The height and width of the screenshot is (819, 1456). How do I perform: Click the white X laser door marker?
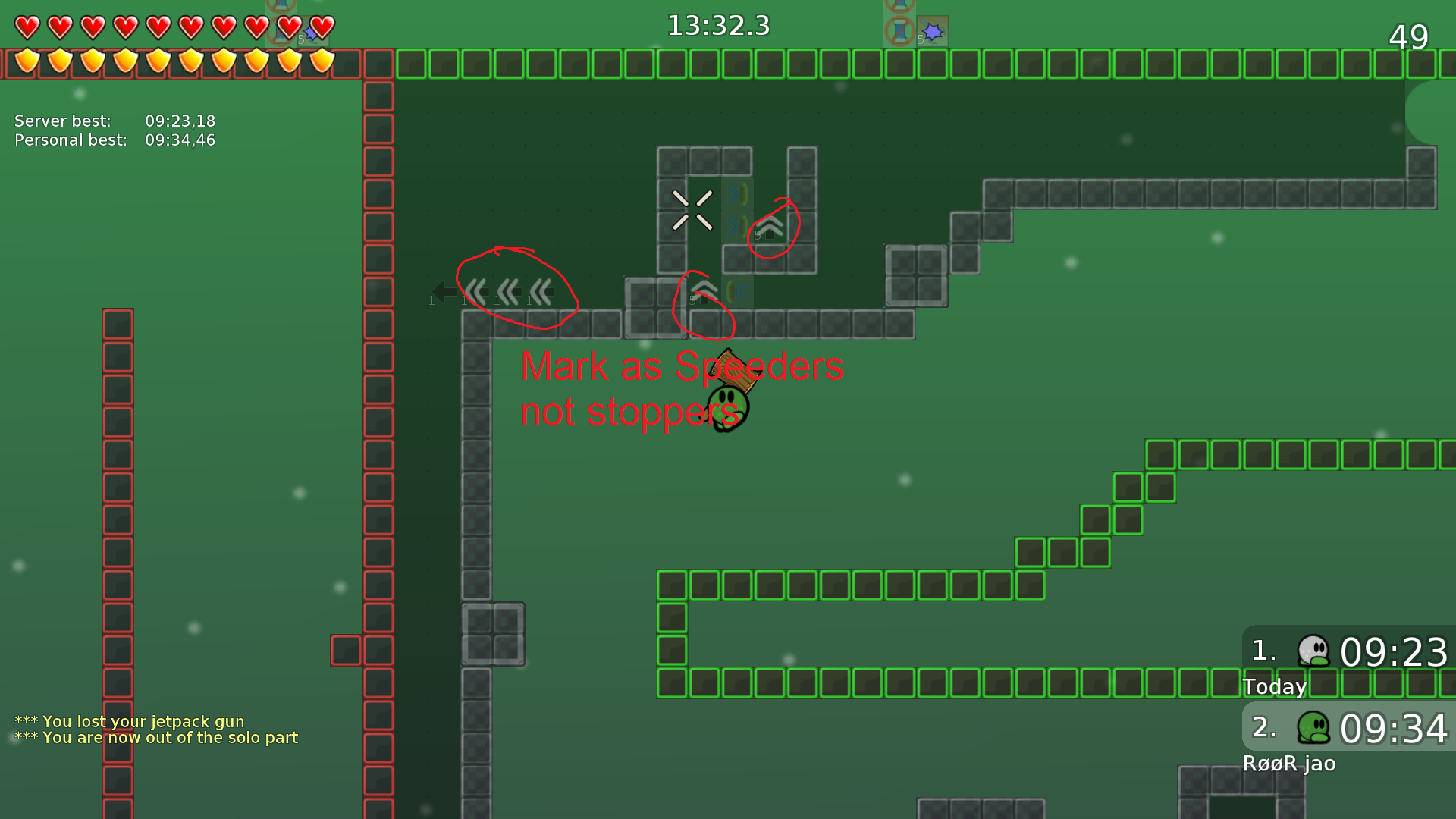coord(692,210)
